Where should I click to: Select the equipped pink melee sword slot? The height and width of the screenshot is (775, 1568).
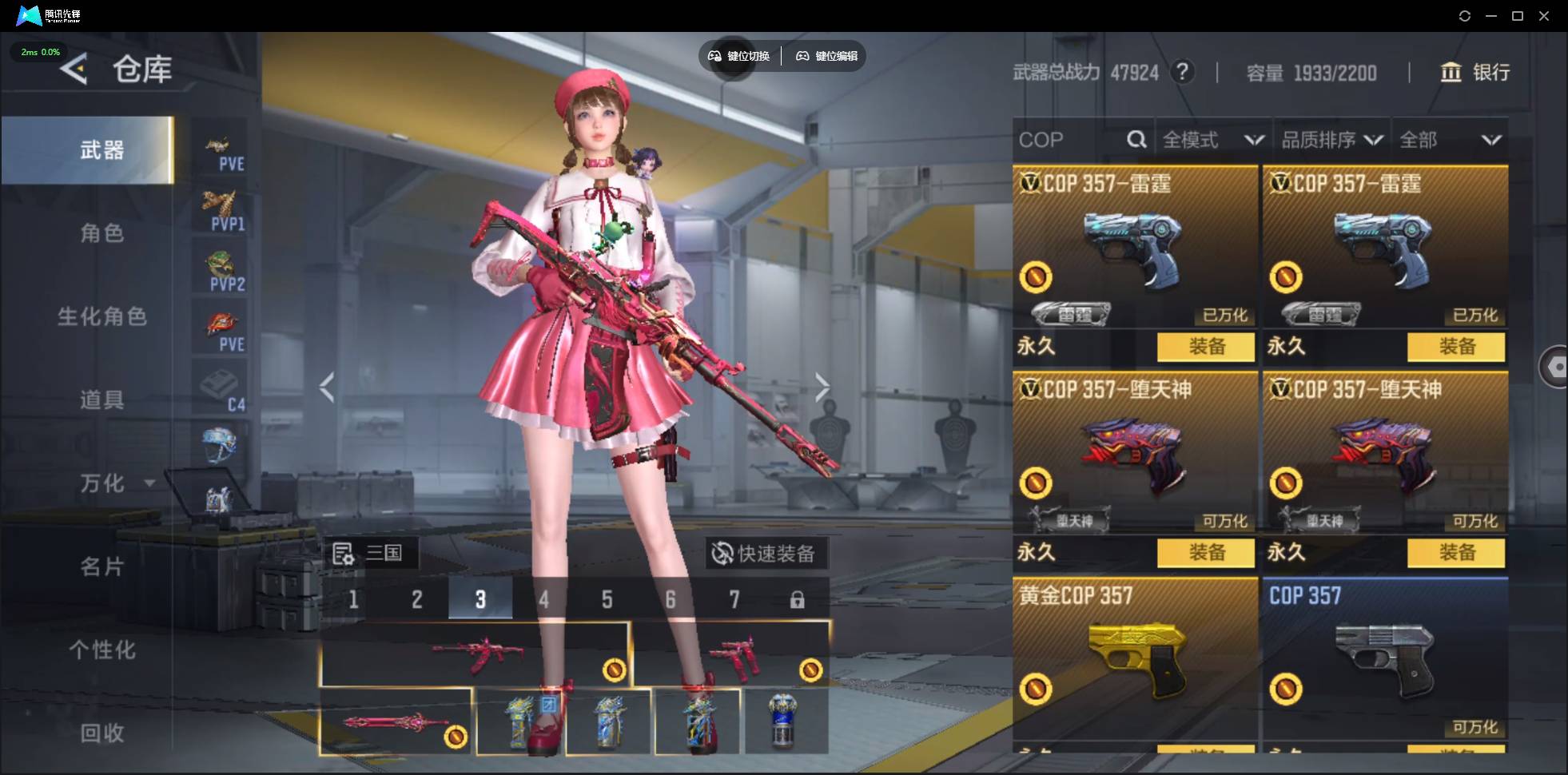(396, 722)
